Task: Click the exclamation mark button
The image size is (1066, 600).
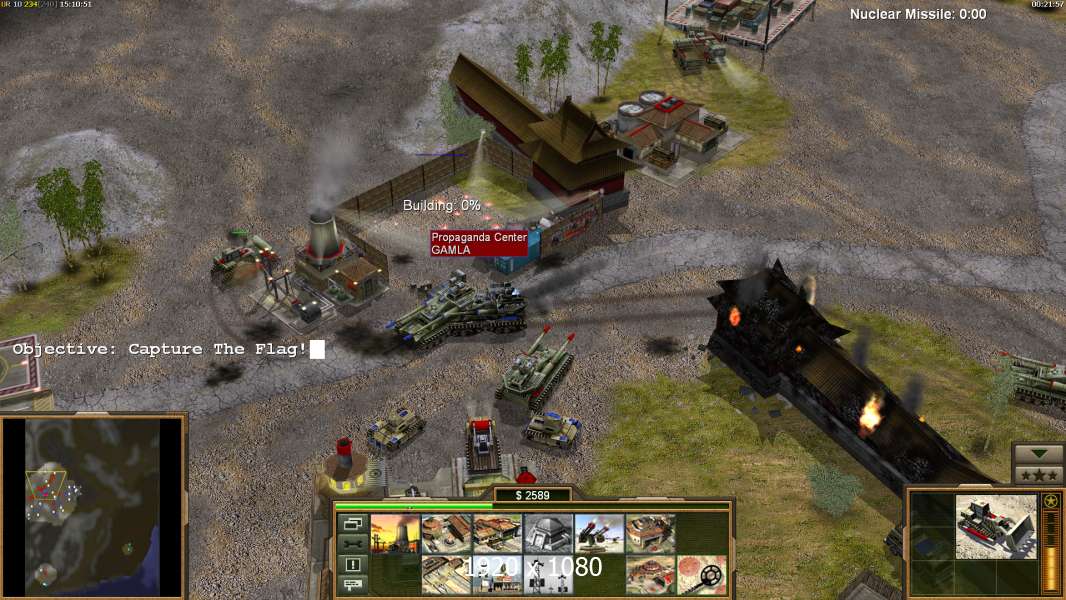Action: 352,564
